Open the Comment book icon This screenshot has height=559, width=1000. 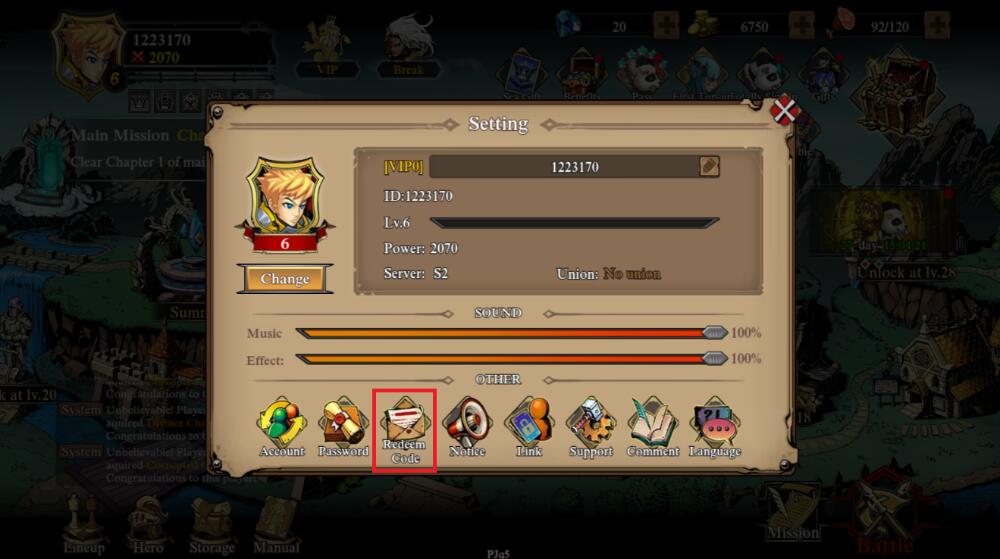click(x=652, y=427)
